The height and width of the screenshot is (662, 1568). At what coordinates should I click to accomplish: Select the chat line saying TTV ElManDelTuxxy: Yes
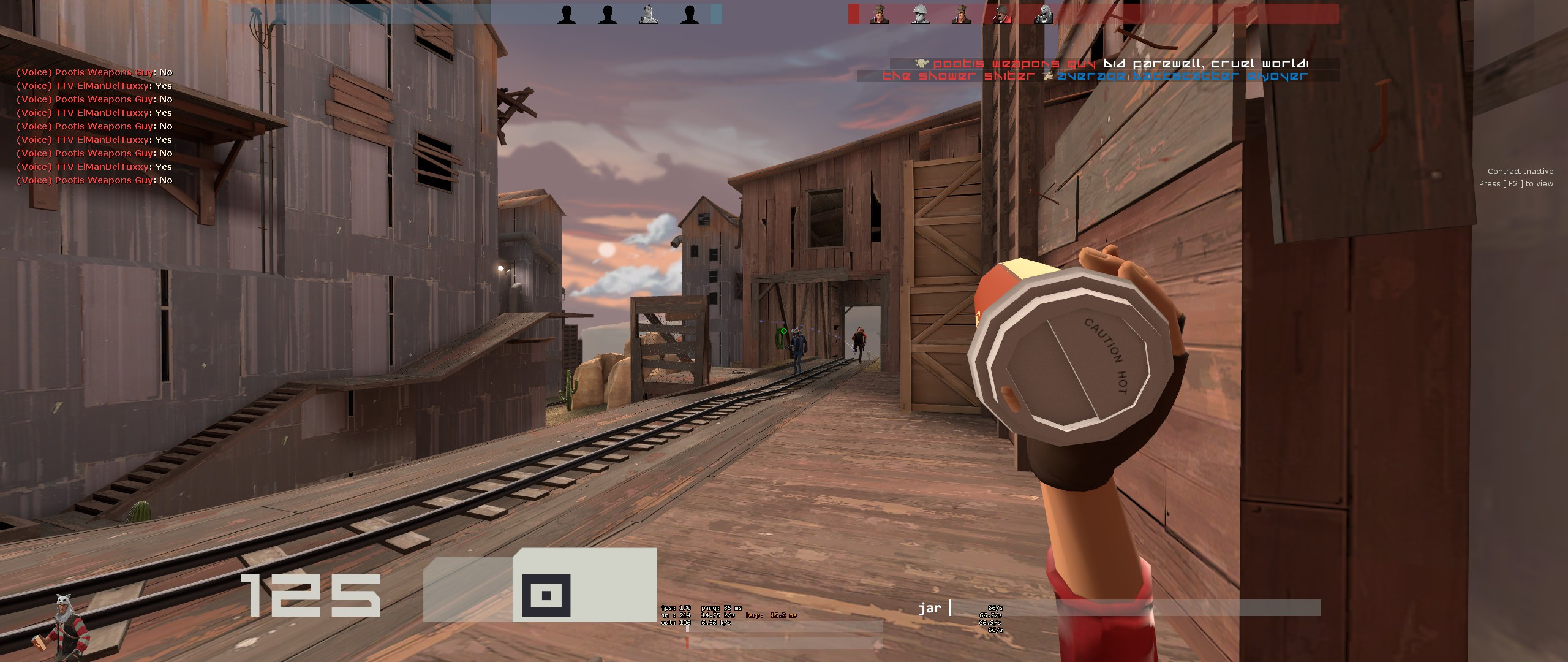pyautogui.click(x=95, y=86)
